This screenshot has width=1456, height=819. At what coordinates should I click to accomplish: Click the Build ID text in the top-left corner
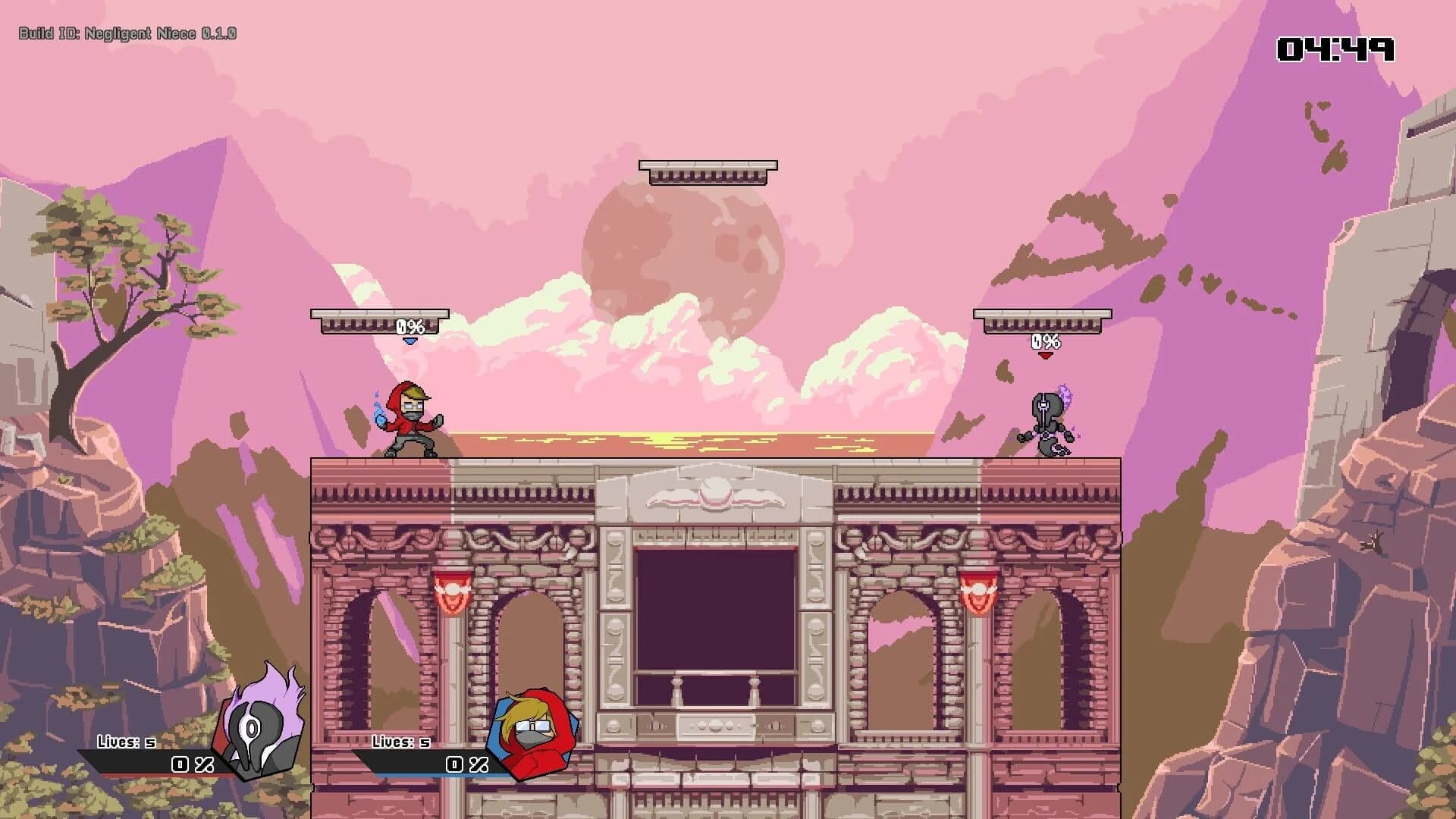127,33
